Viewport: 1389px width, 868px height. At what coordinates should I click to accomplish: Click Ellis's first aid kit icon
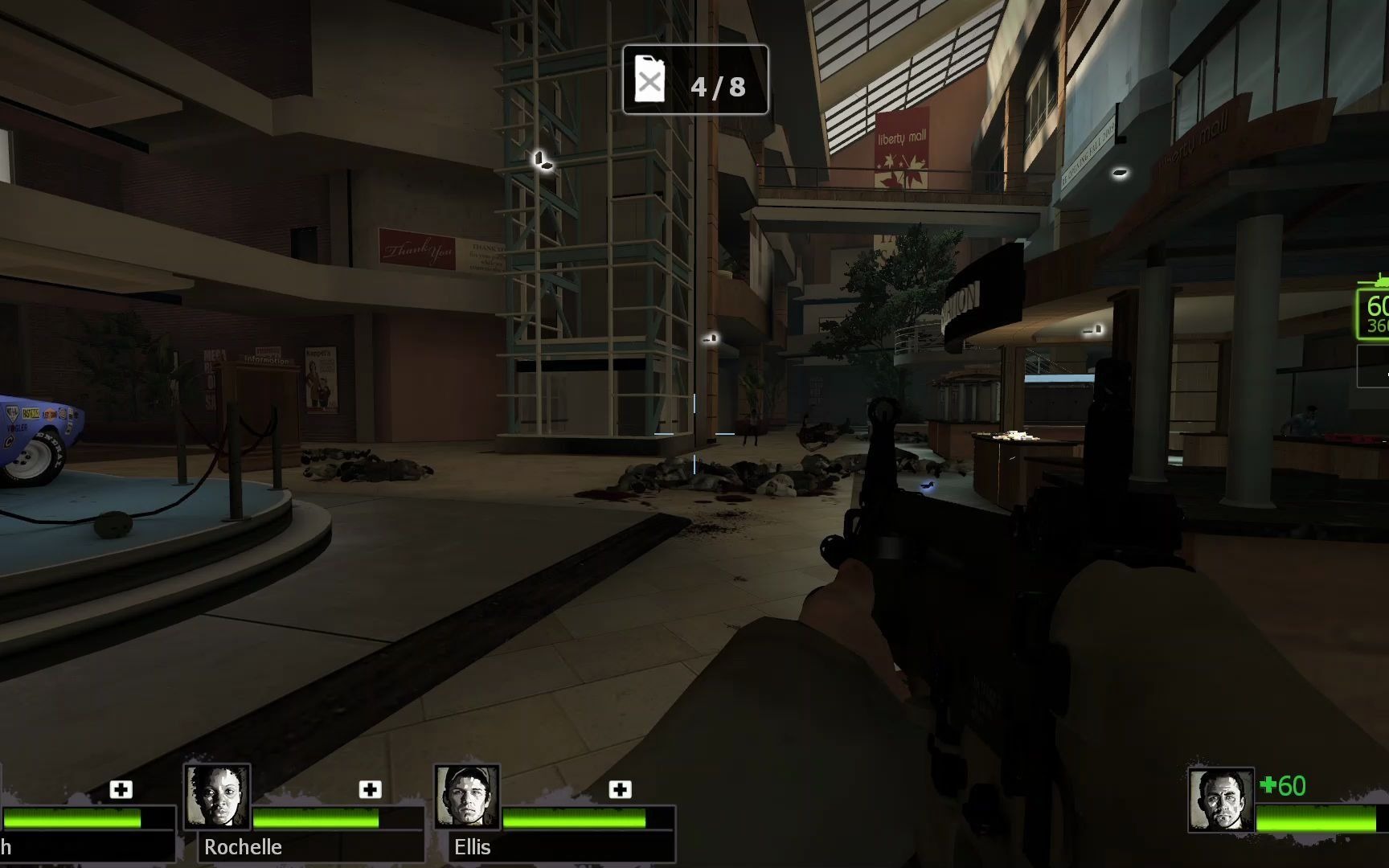coord(620,789)
